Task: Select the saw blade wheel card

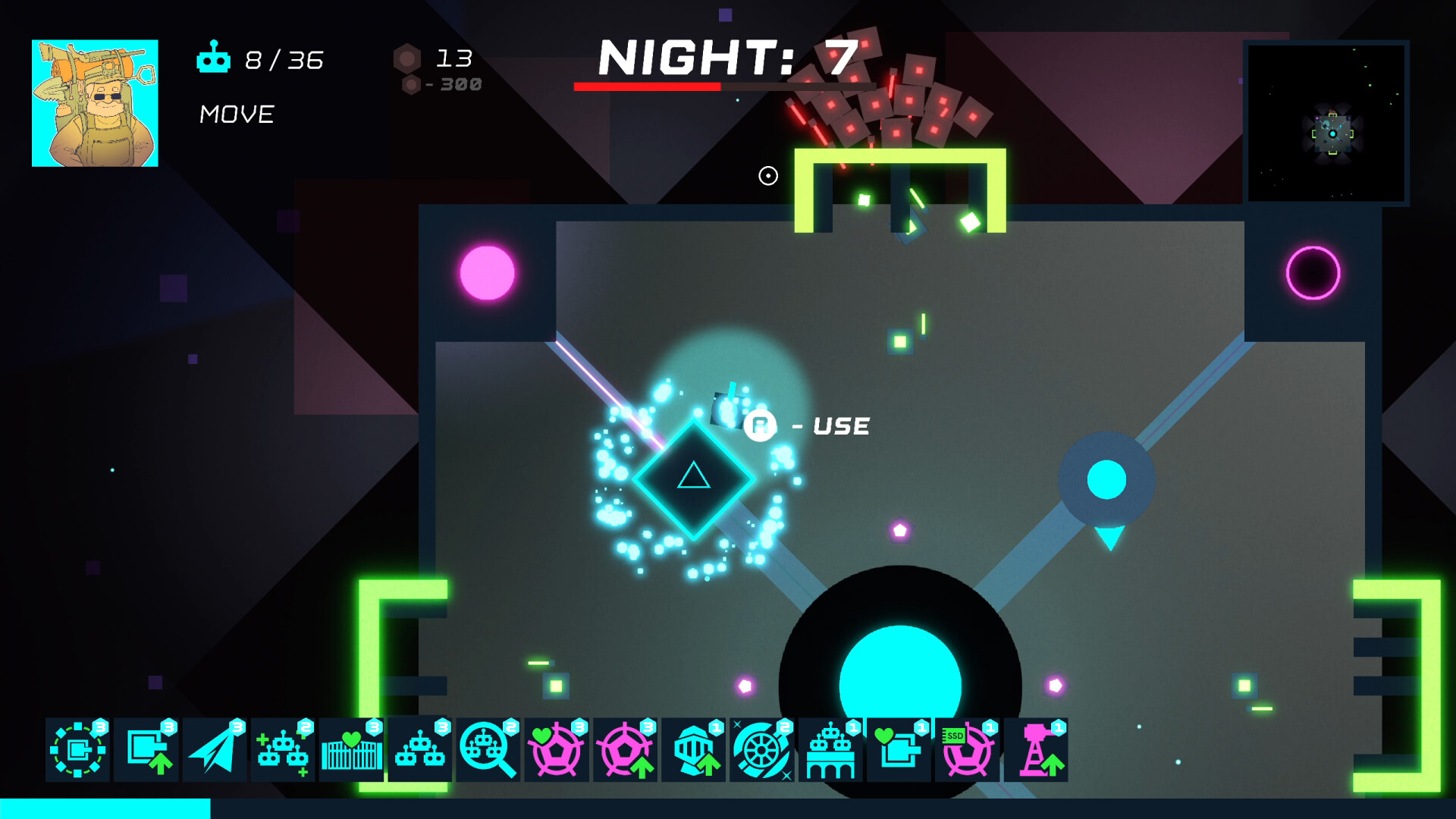Action: pos(760,752)
